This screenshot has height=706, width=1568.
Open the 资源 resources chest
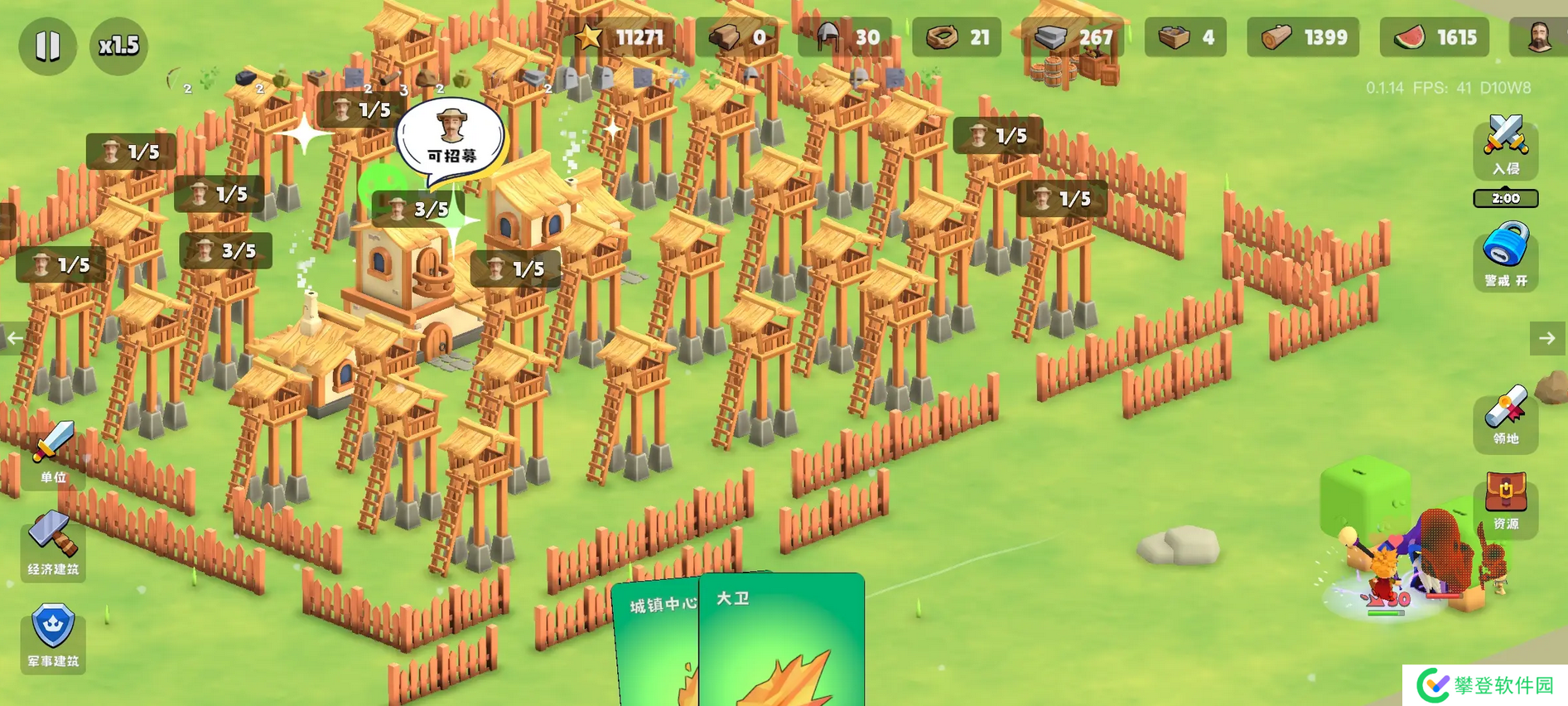coord(1505,502)
